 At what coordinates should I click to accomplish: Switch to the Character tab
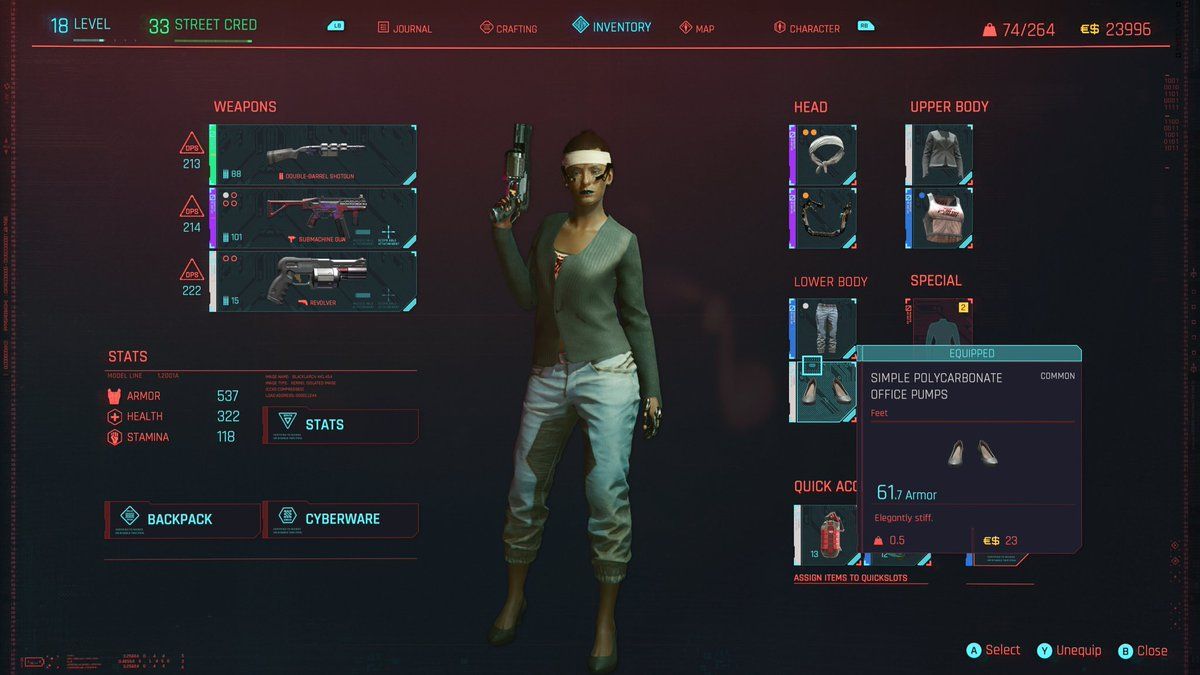tap(806, 28)
